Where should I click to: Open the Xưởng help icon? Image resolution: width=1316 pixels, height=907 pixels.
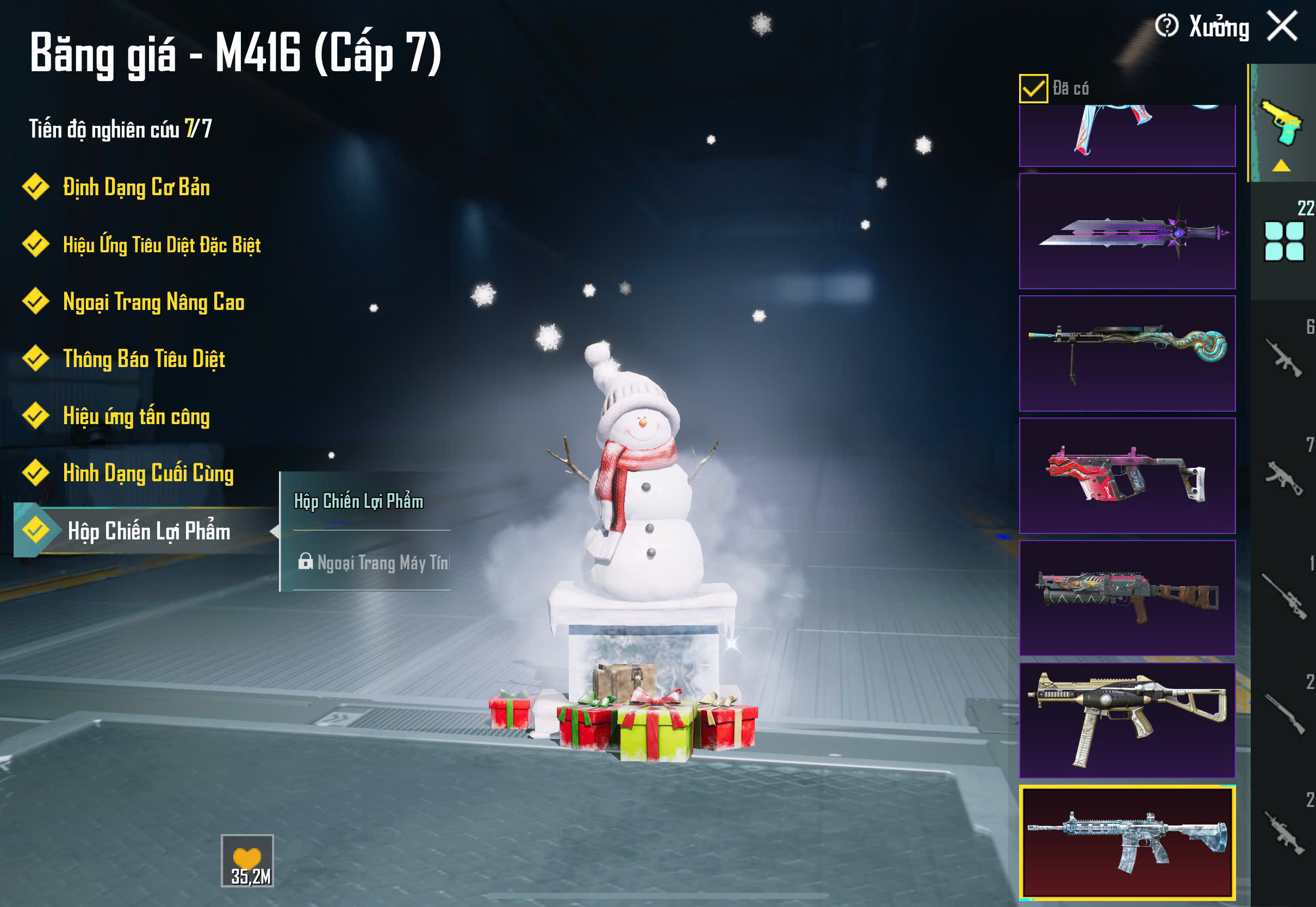coord(1166,26)
